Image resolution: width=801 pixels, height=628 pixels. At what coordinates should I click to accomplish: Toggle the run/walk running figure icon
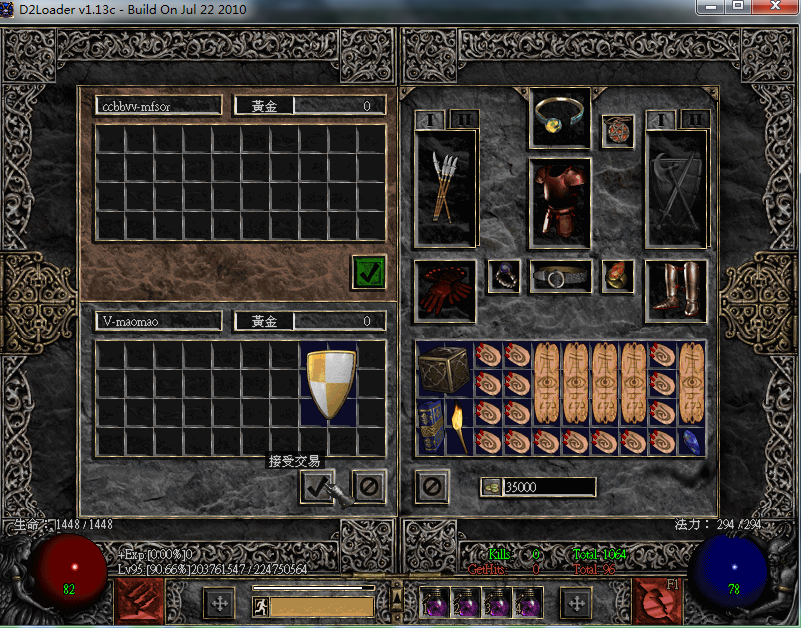[x=261, y=605]
